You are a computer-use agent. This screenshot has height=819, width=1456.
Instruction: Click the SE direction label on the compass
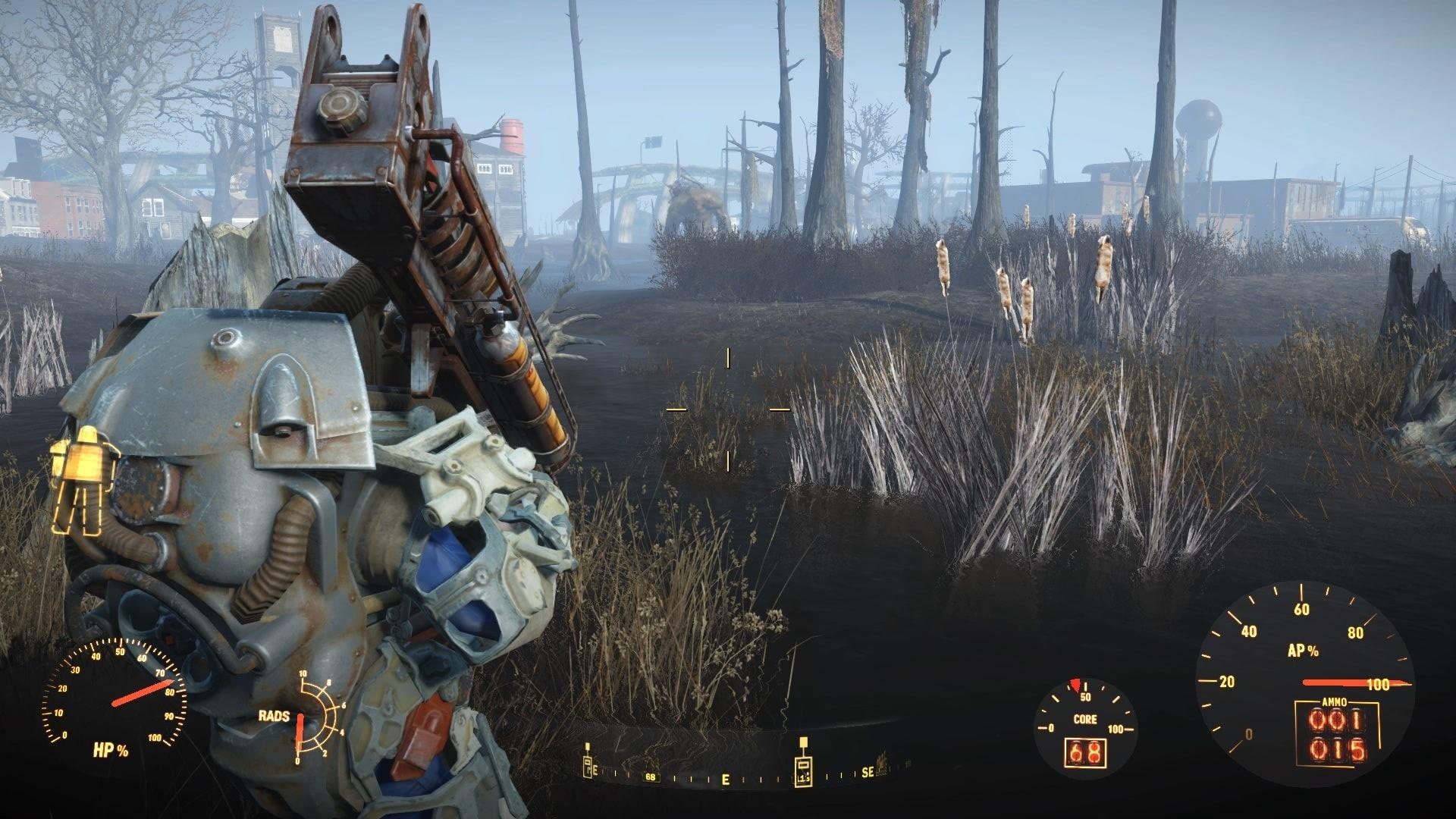(x=868, y=773)
